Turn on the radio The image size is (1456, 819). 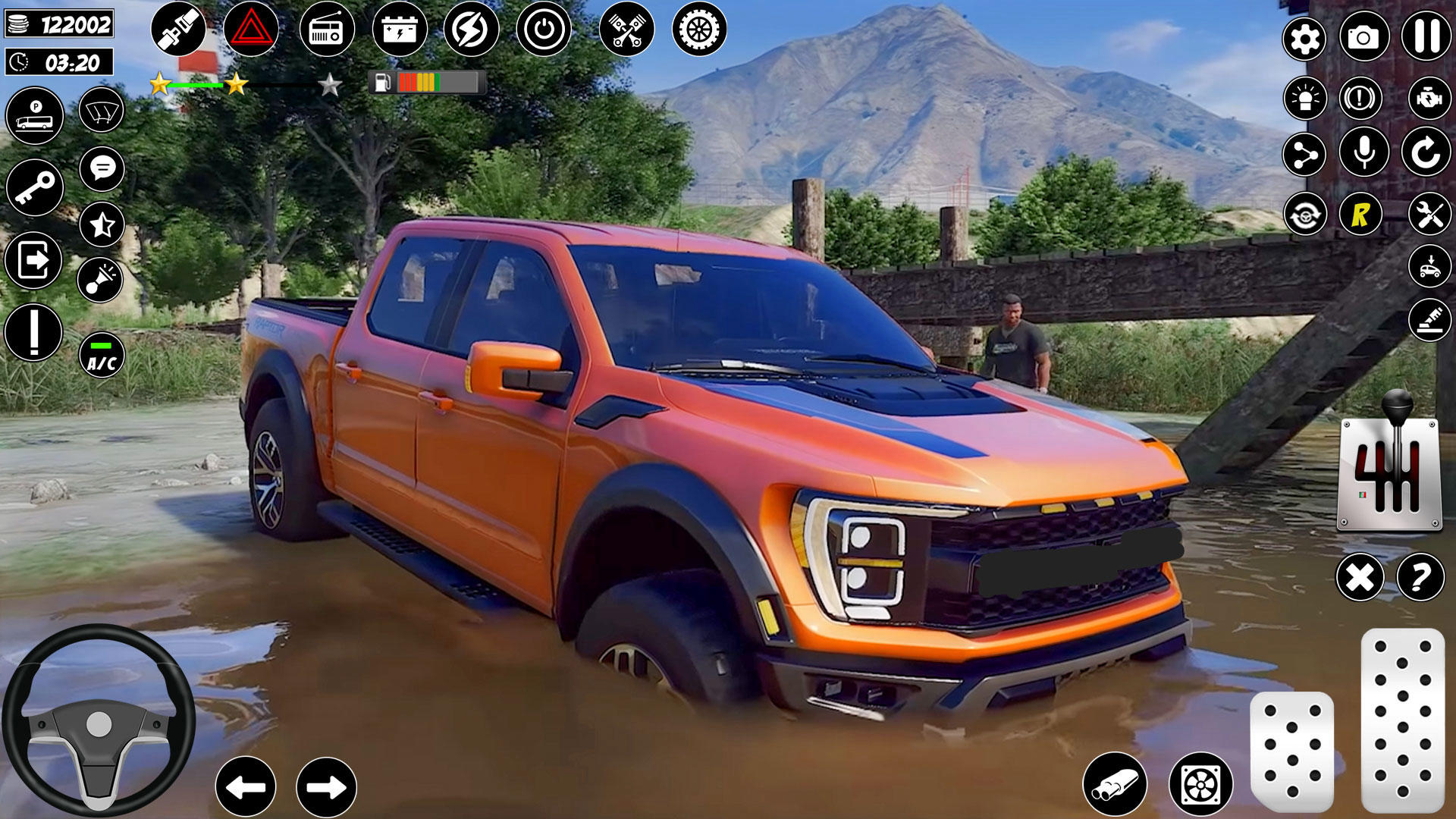(x=327, y=30)
